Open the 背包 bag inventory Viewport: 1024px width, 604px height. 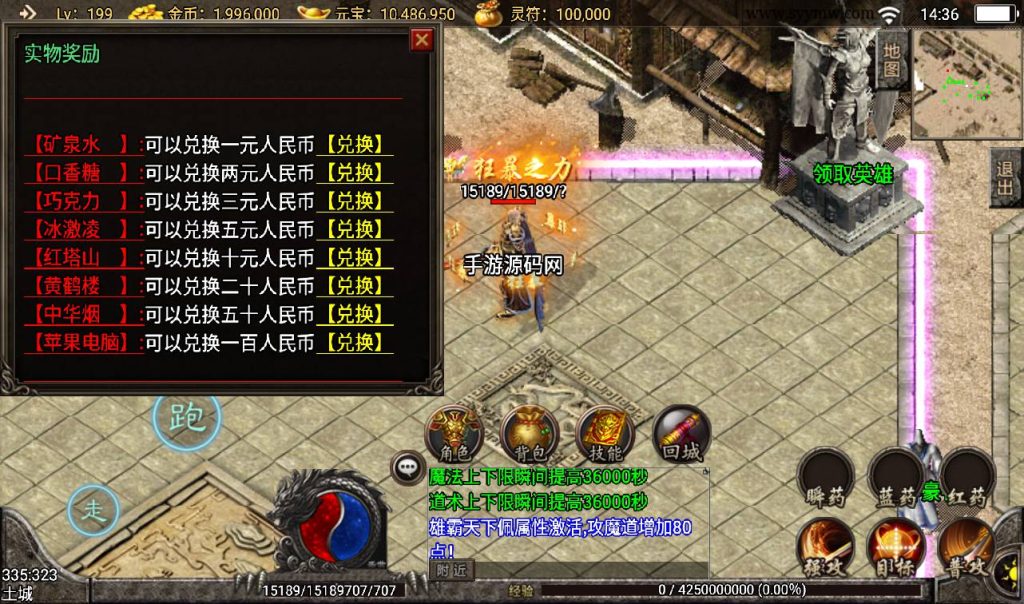(529, 433)
